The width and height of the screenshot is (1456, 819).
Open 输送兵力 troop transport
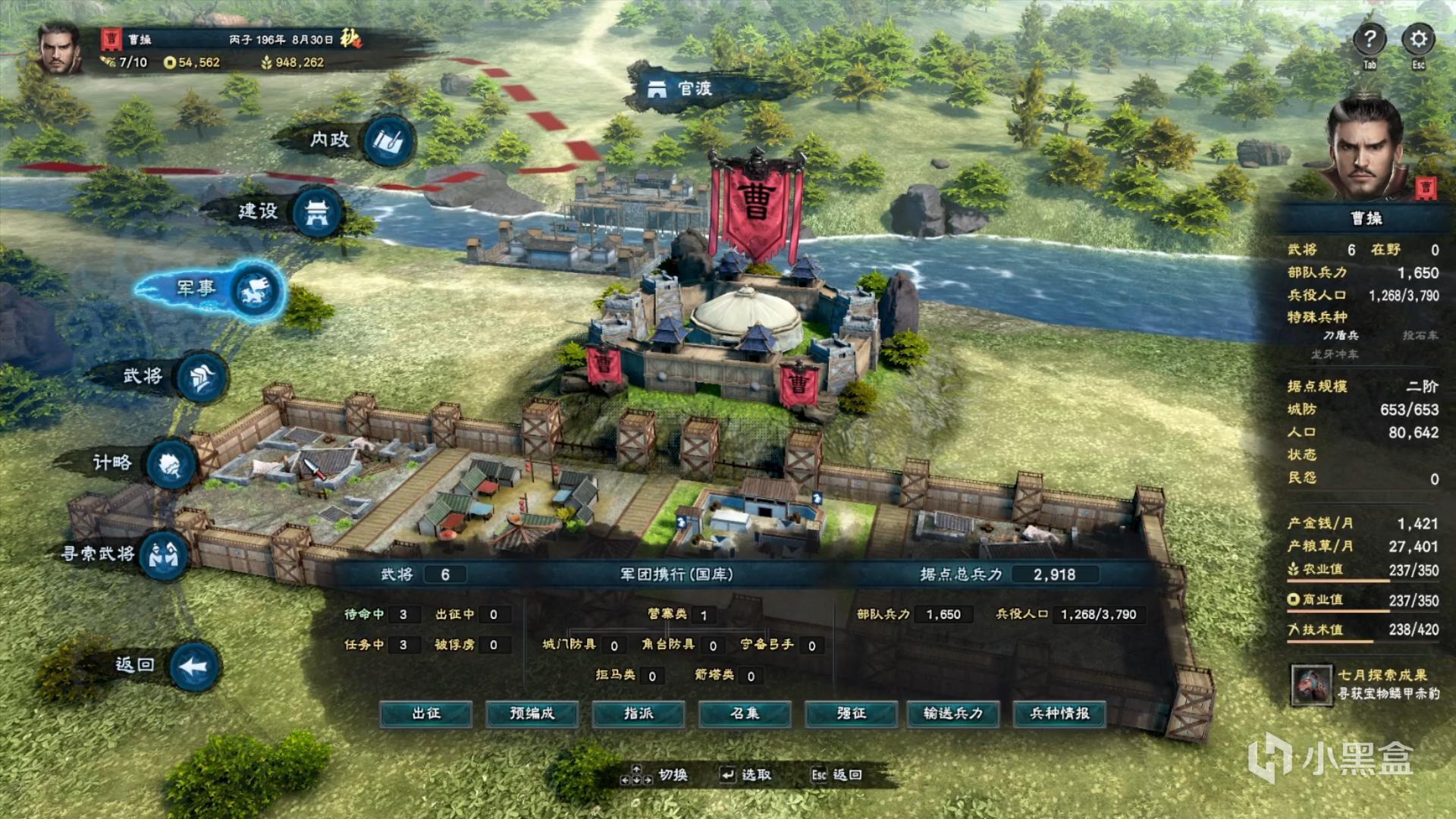coord(953,714)
